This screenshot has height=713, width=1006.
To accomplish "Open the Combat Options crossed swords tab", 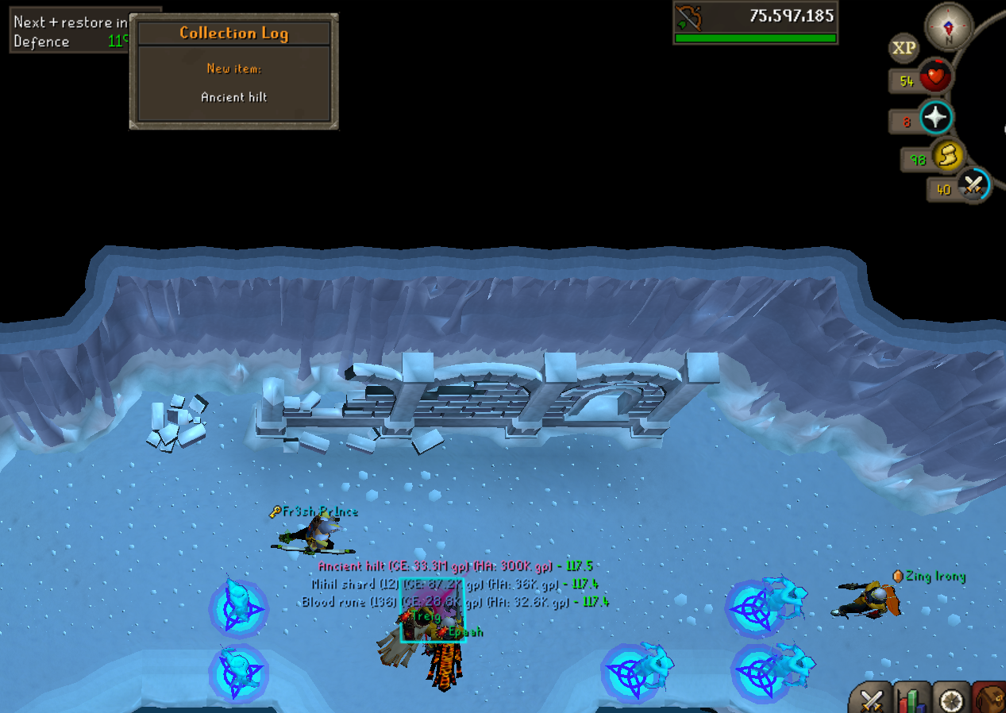I will click(x=872, y=699).
